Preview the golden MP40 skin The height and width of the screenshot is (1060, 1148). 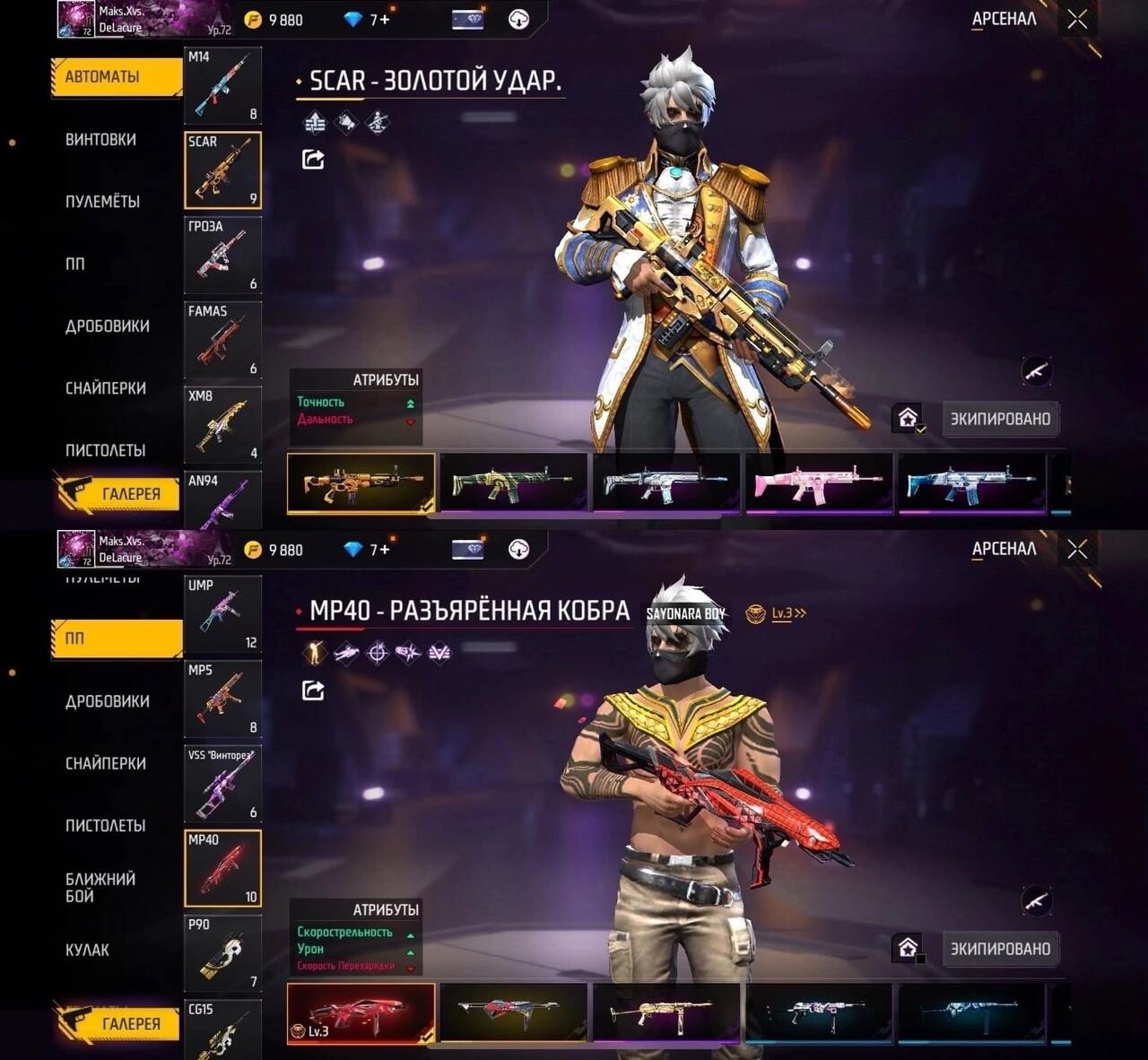point(666,1013)
